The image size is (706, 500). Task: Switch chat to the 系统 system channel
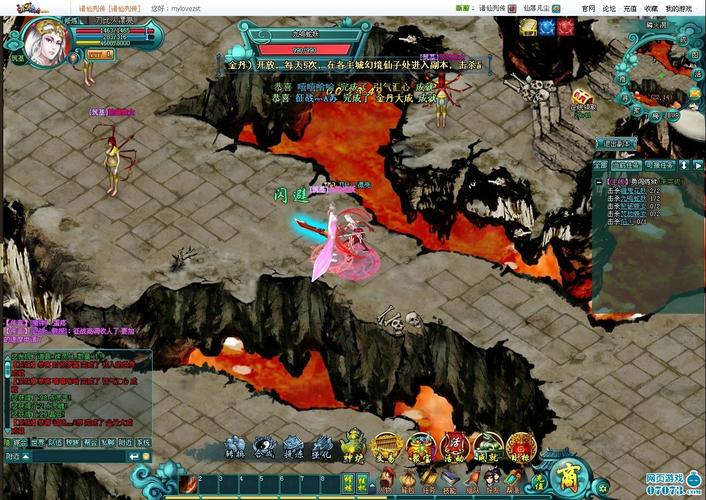point(143,441)
